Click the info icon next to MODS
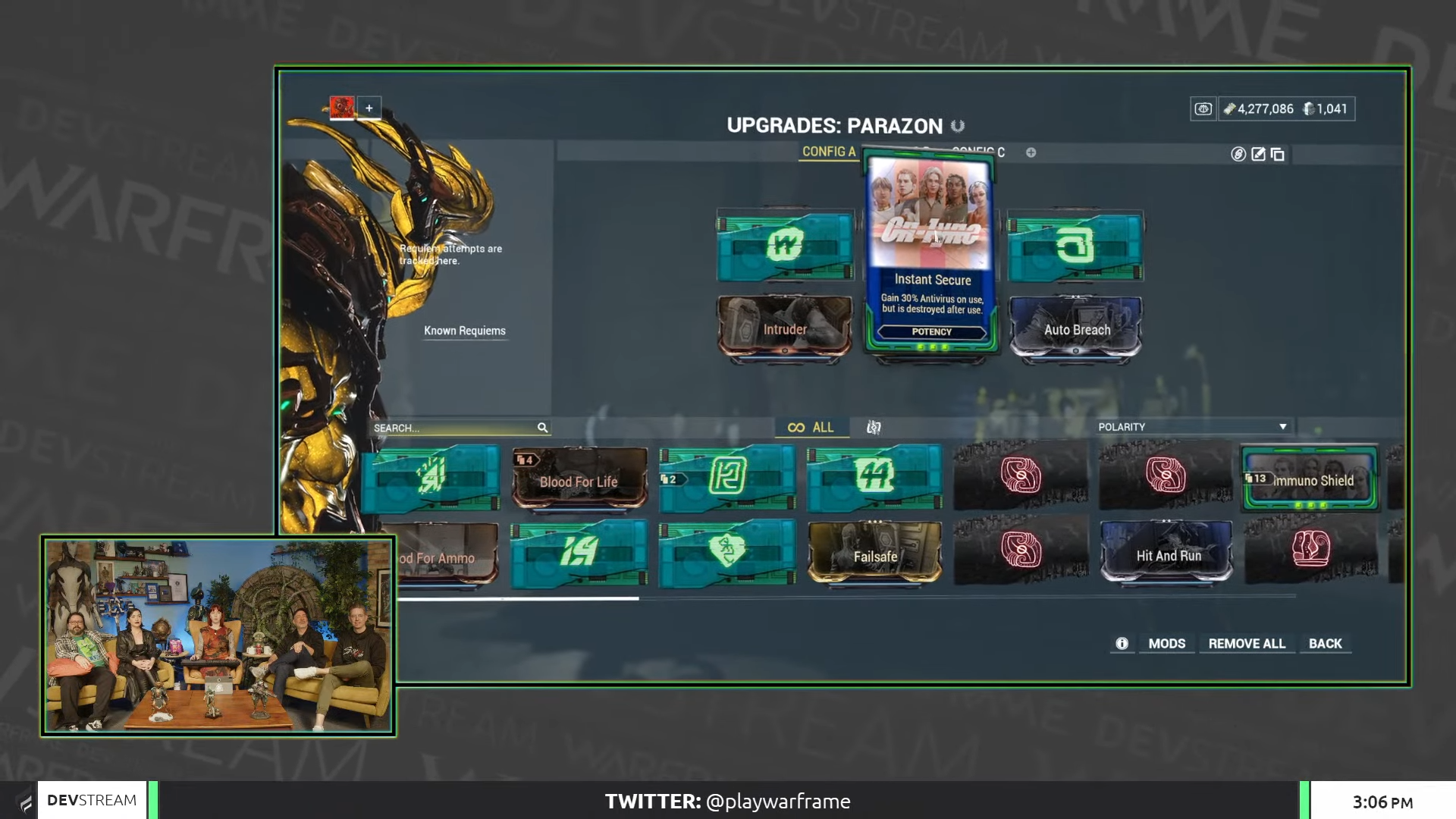 click(x=1122, y=643)
